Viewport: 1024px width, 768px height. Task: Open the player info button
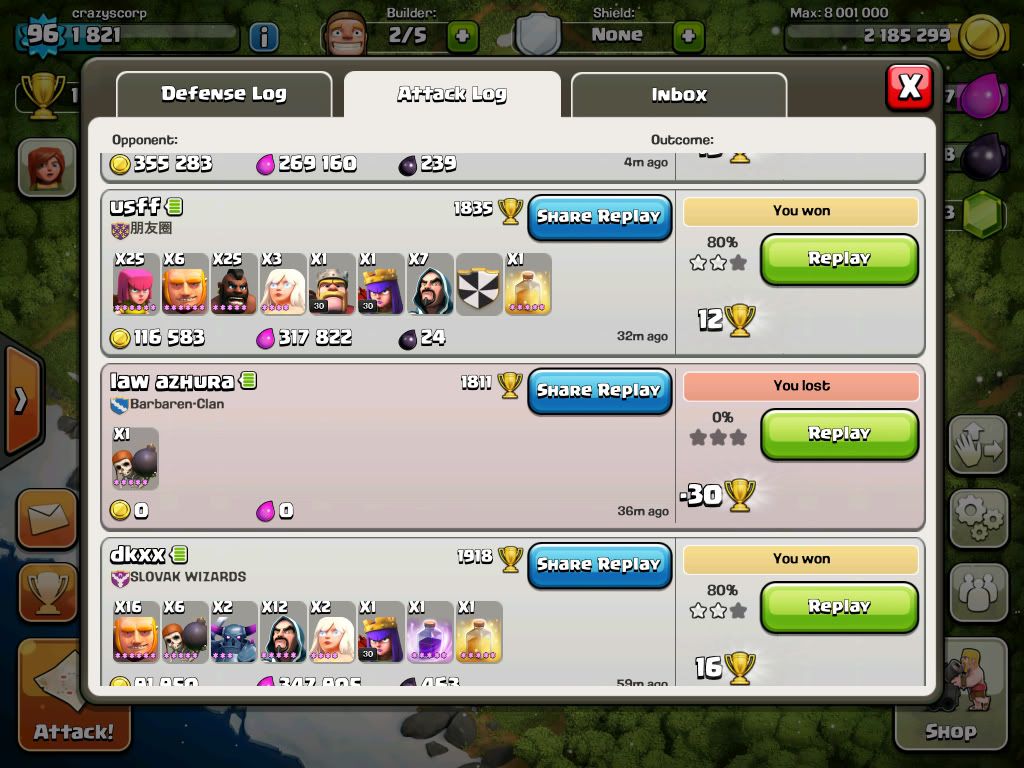coord(263,37)
